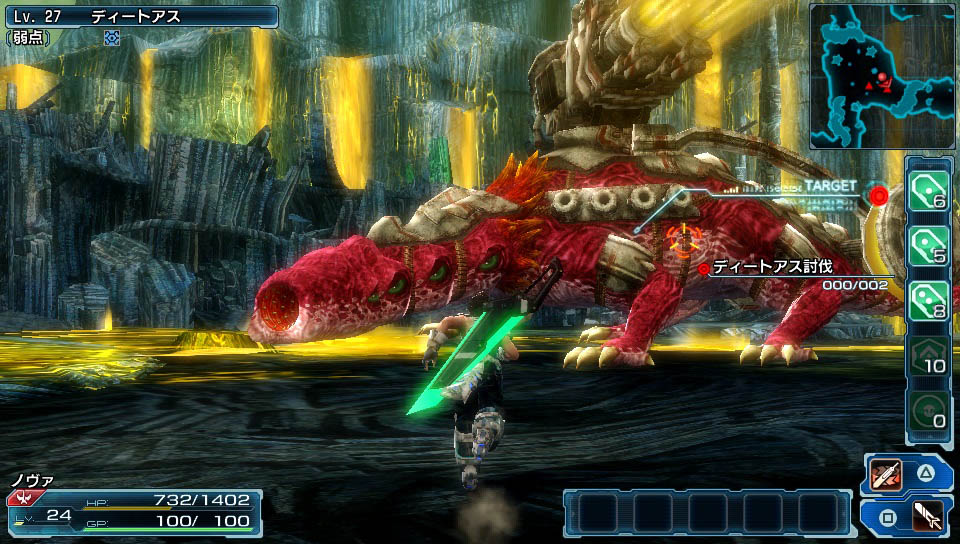
Task: Click the ノヴァ player status panel
Action: pyautogui.click(x=134, y=508)
